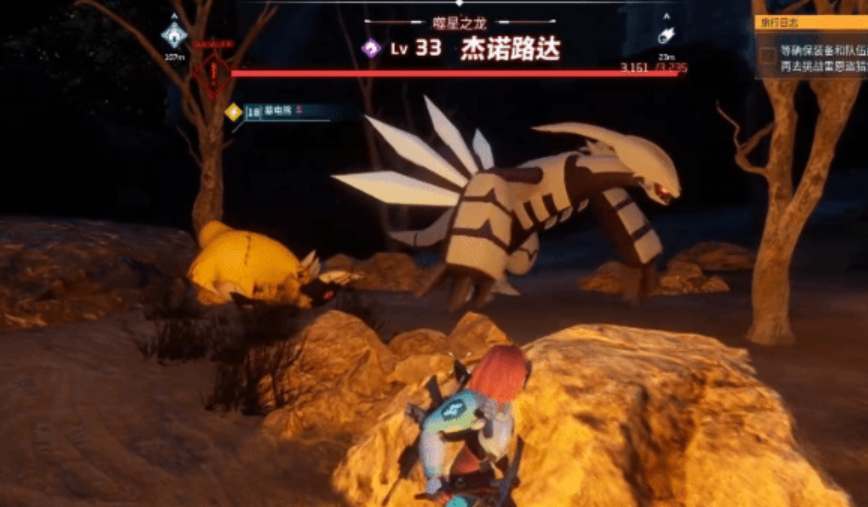This screenshot has width=868, height=507.
Task: Click the fast-travel compass marker showing 207m
Action: click(x=174, y=35)
